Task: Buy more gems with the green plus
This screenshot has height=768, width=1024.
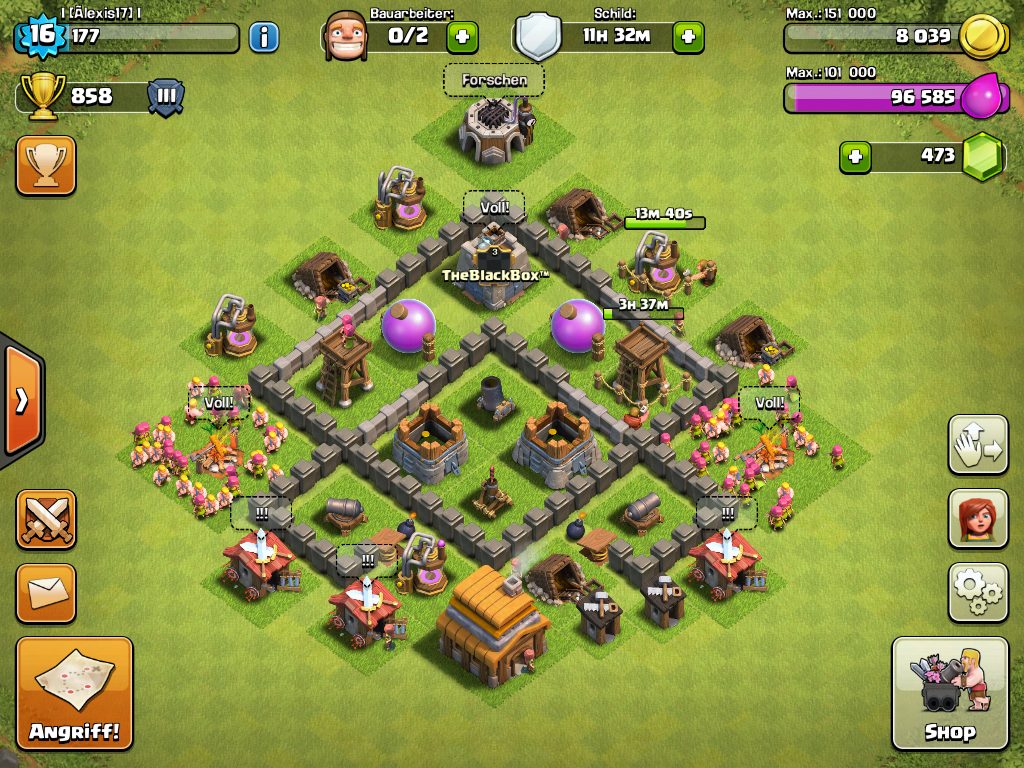Action: tap(855, 156)
